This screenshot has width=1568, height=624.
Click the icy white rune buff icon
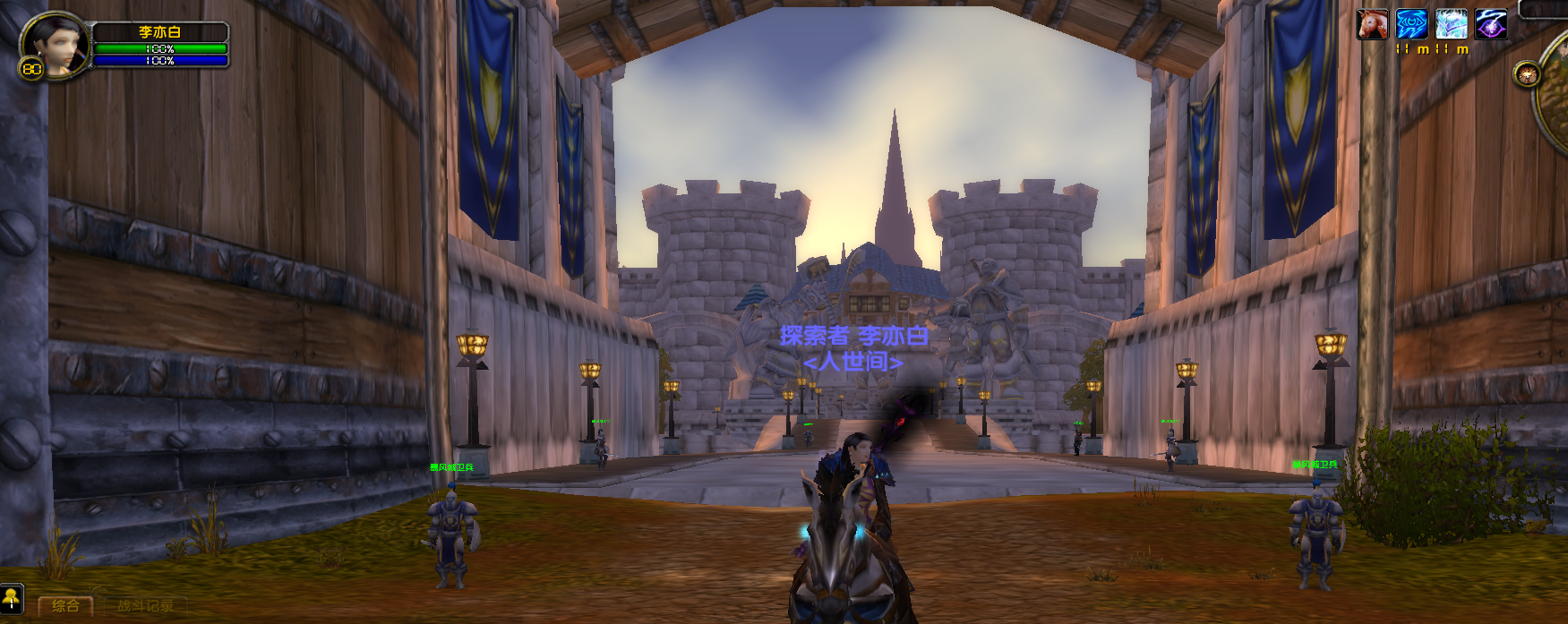pos(1451,24)
